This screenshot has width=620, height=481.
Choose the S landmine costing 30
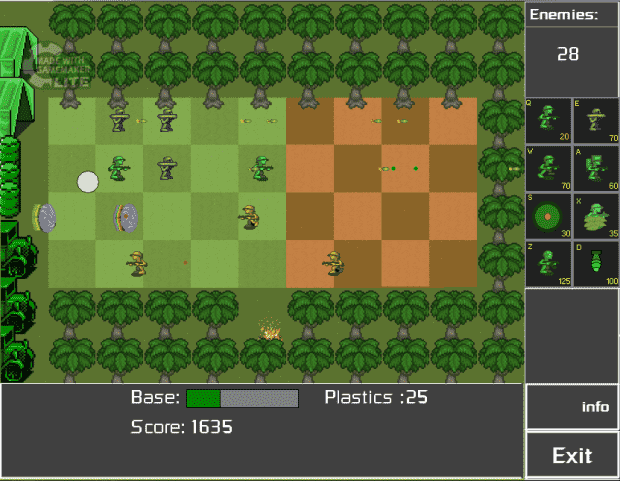548,216
